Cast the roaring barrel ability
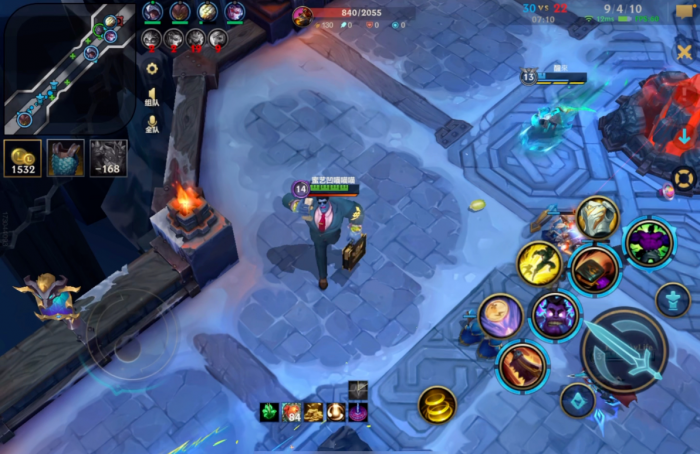The width and height of the screenshot is (700, 454). point(522,366)
